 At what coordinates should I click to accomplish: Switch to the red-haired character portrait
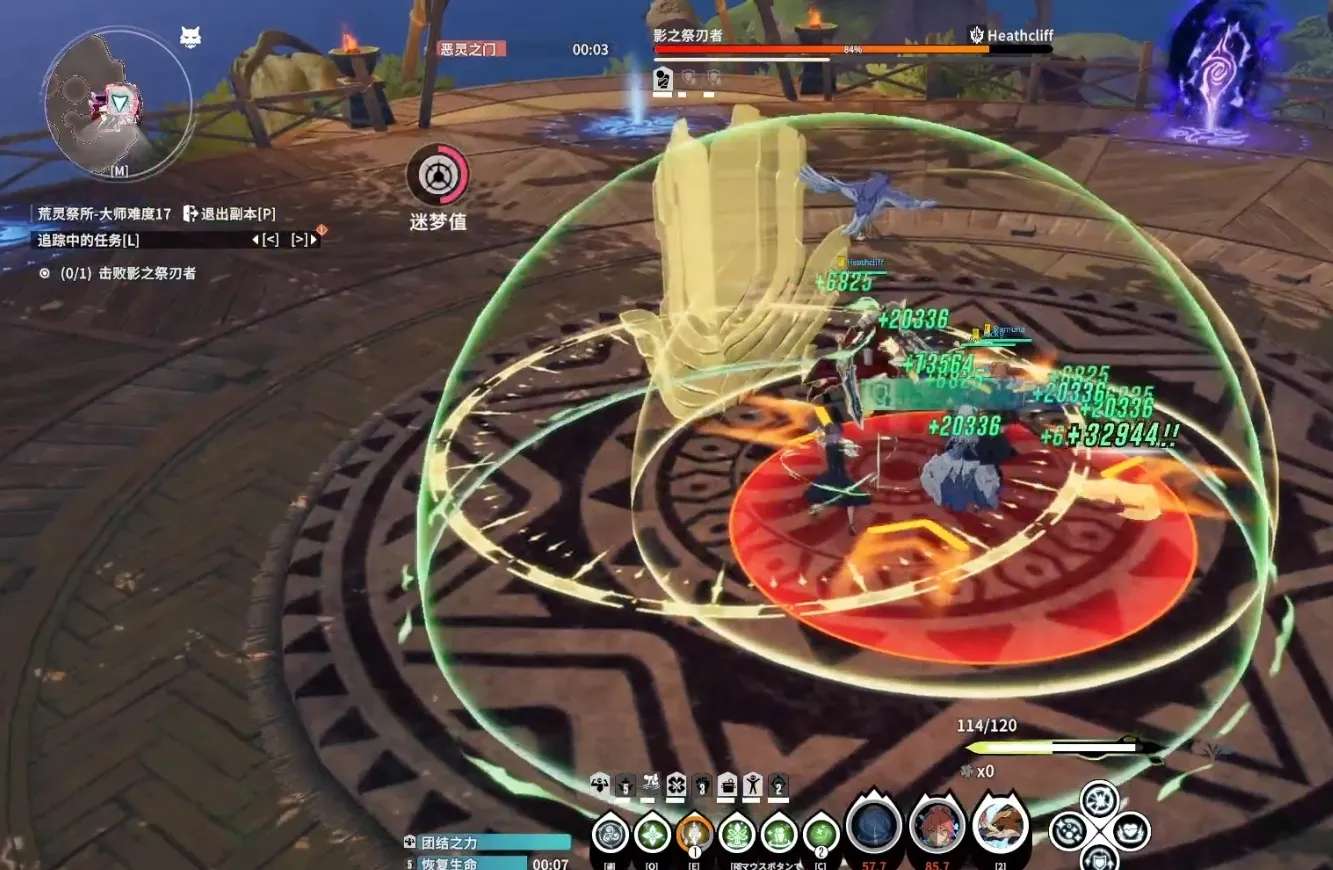[937, 827]
